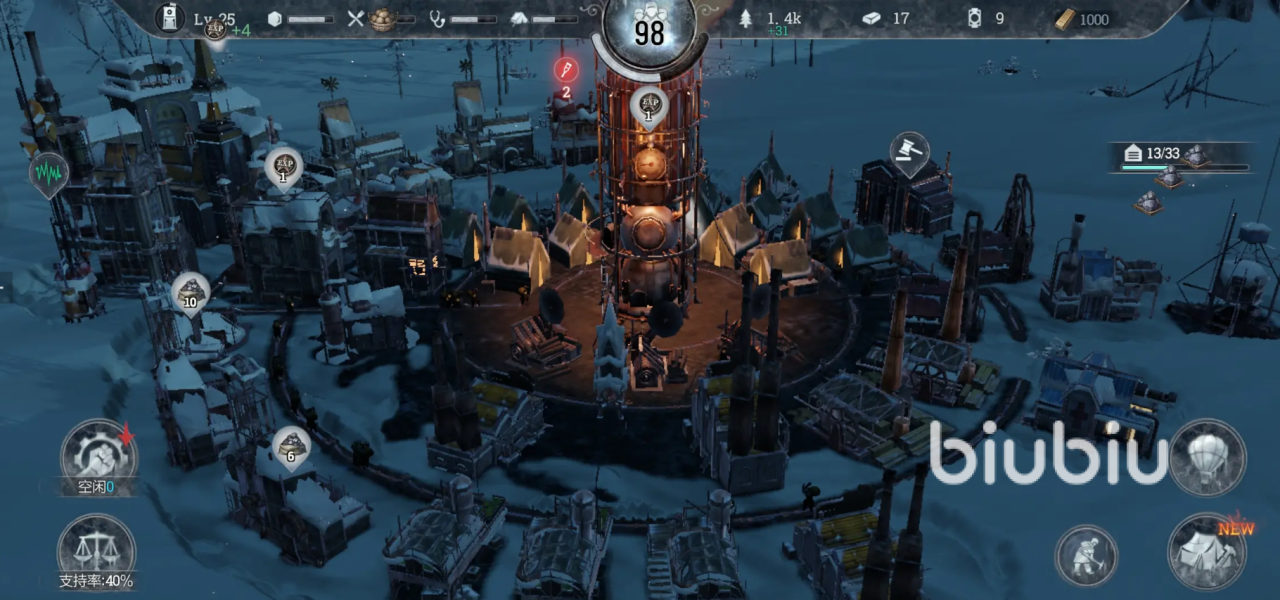Tap the food supply bowl indicator
The width and height of the screenshot is (1280, 600).
pos(381,19)
